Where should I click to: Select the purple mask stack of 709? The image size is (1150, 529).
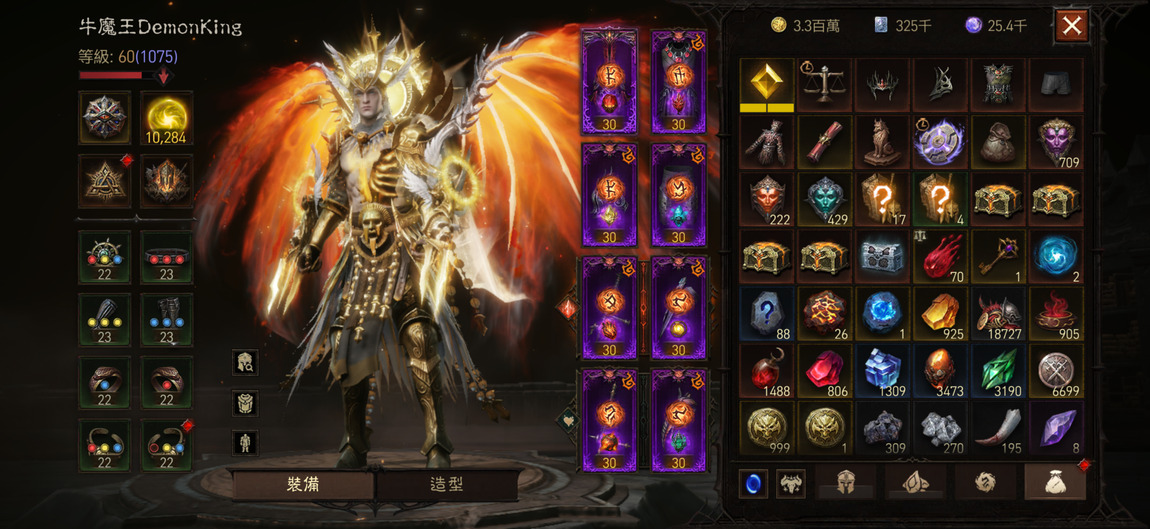pos(1055,142)
